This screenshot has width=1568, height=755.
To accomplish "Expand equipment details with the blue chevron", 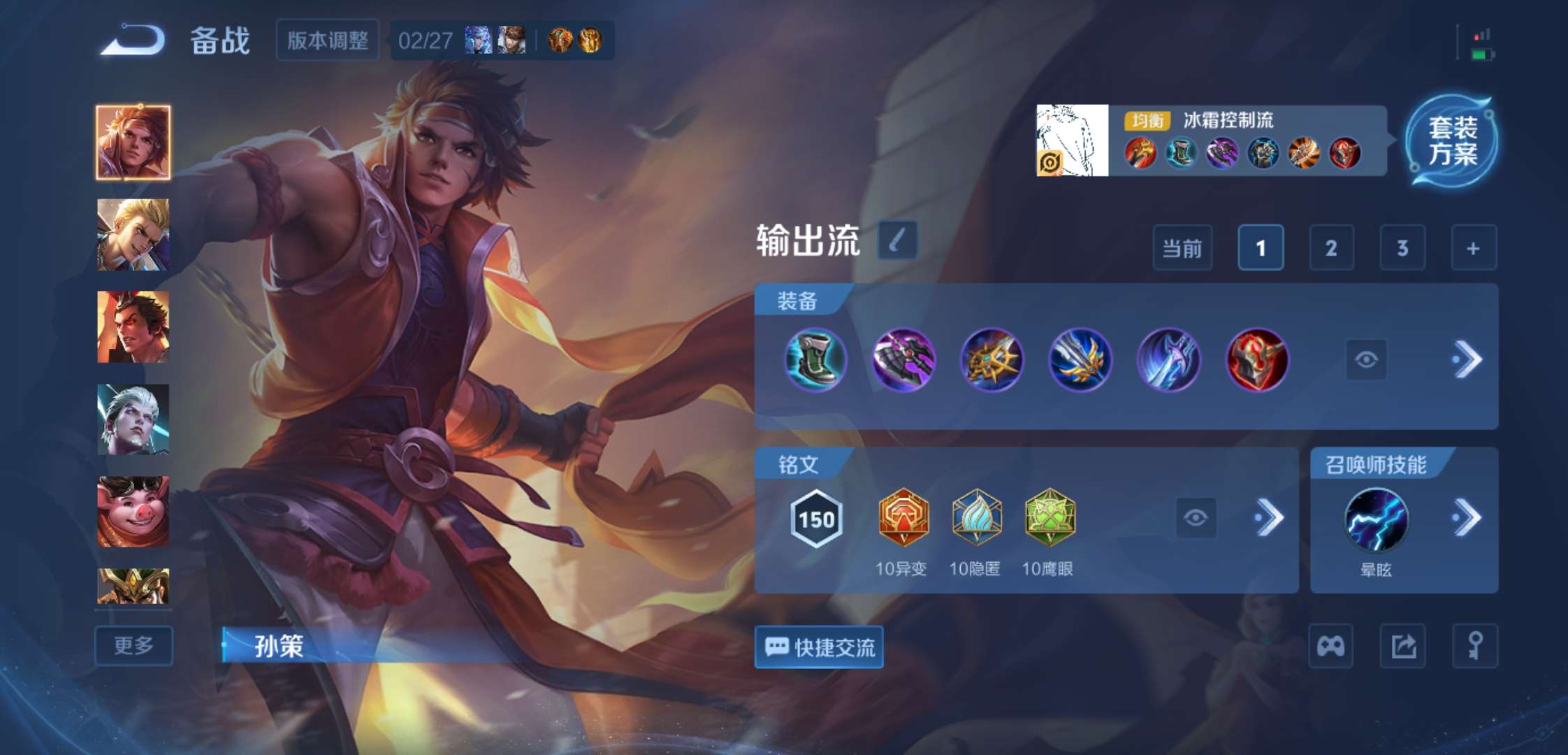I will [1467, 359].
